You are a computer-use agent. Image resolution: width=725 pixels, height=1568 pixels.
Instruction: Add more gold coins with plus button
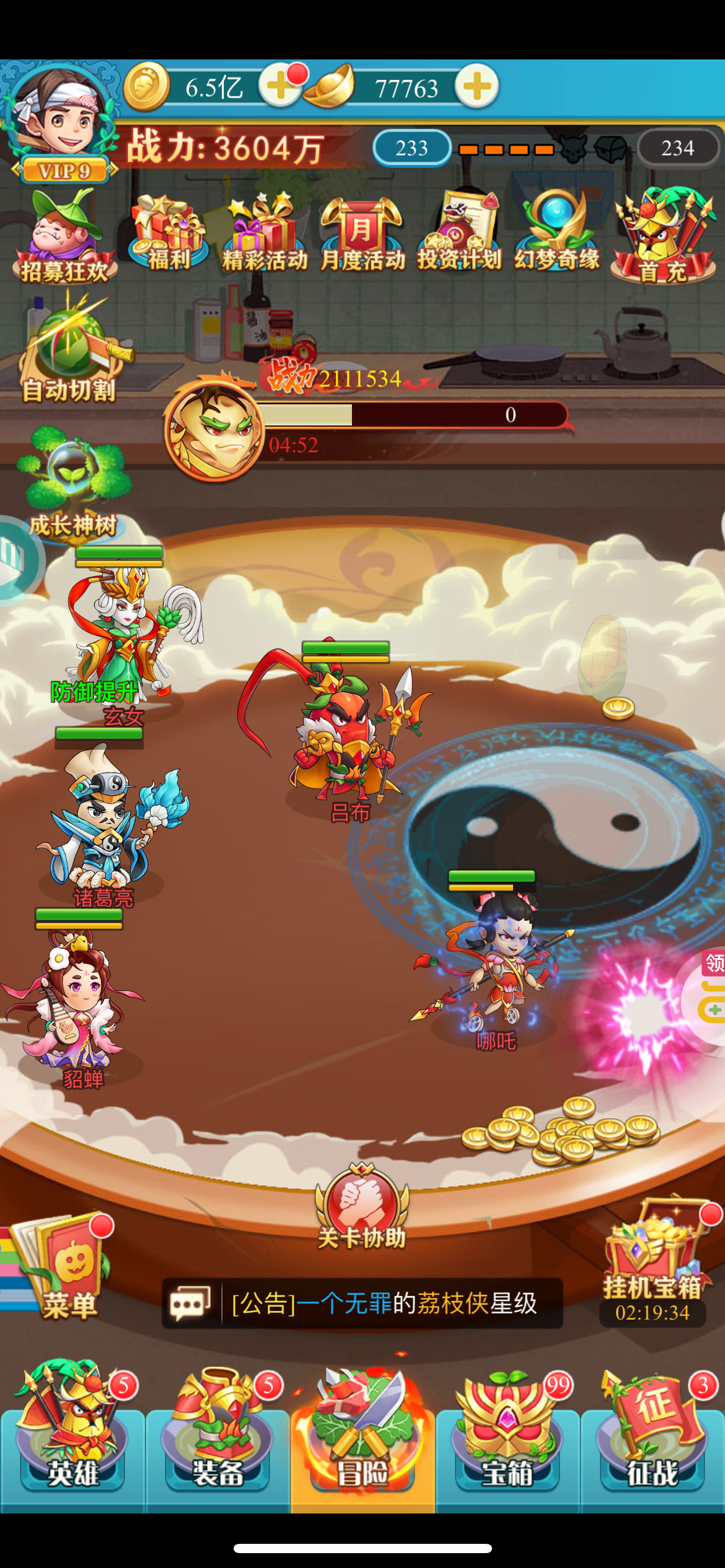pos(280,86)
